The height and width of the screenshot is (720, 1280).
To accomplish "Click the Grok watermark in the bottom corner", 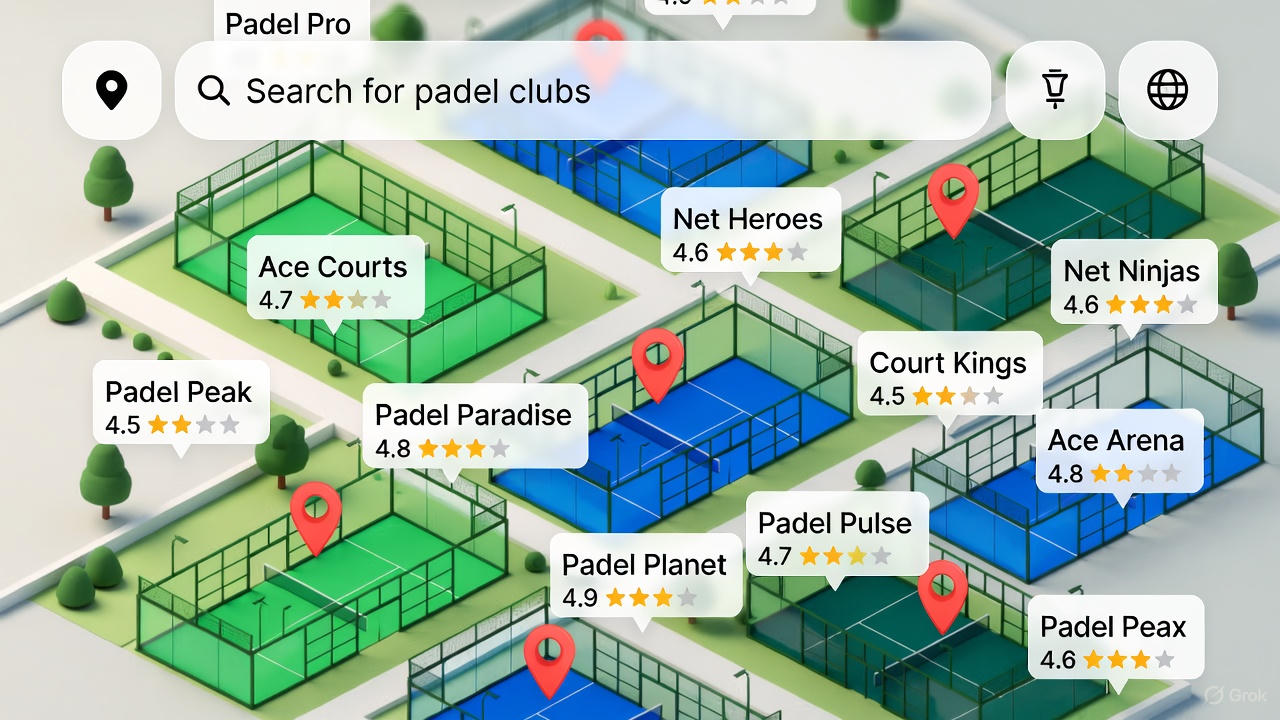I will coord(1235,695).
